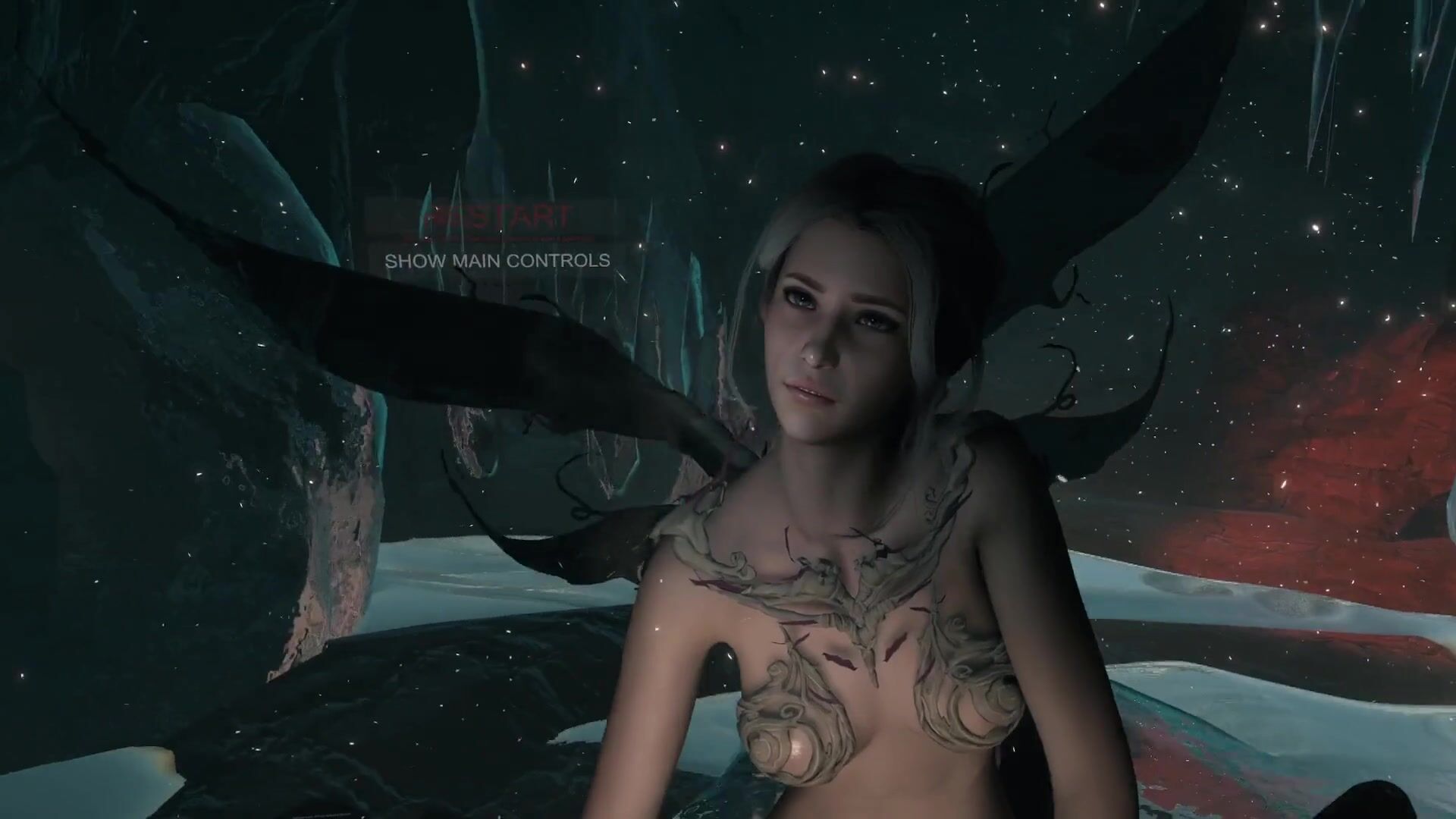1456x819 pixels.
Task: Click the red RESTART button
Action: click(x=497, y=218)
